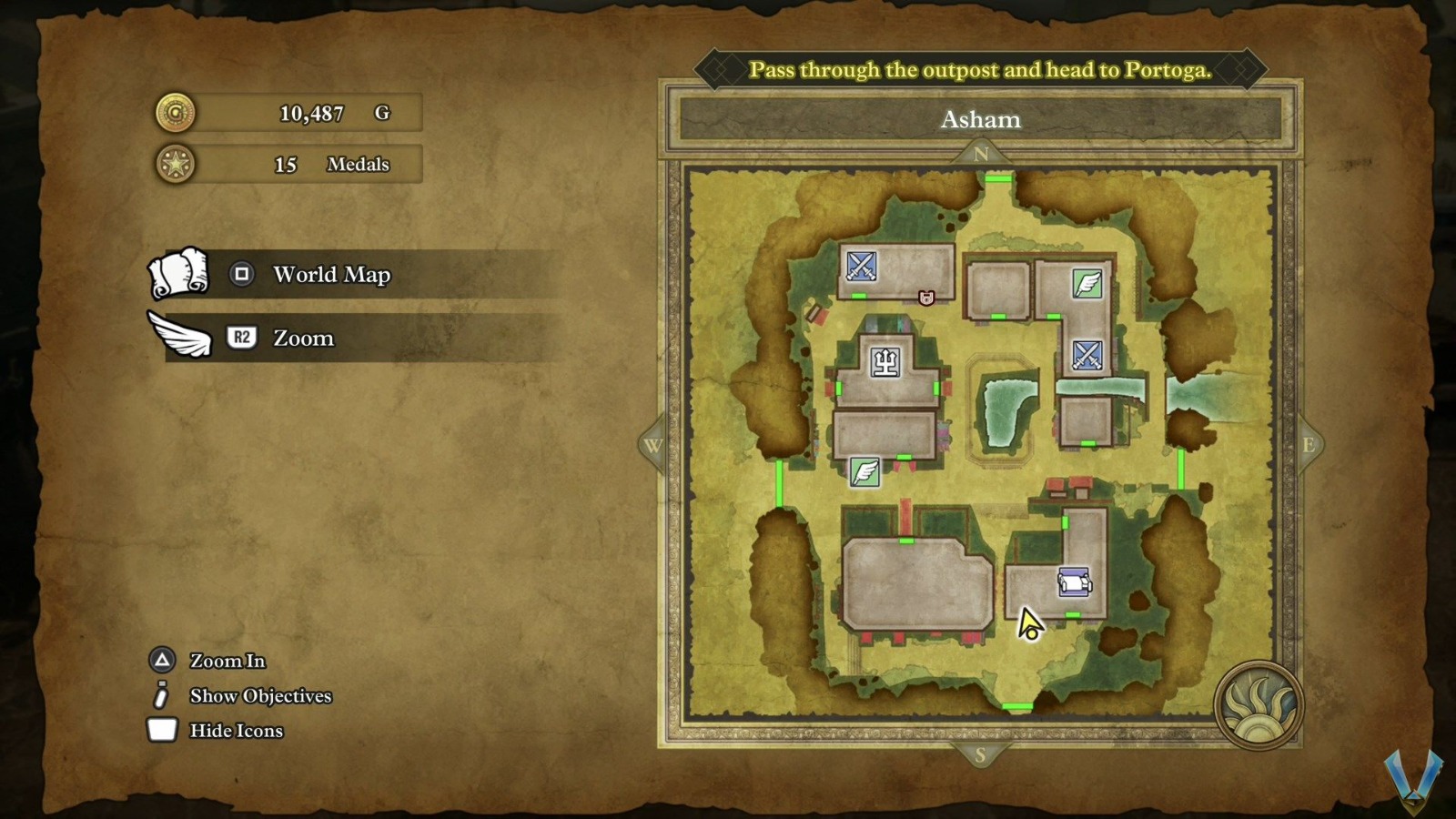Click the N compass arrow above the map

click(x=980, y=154)
